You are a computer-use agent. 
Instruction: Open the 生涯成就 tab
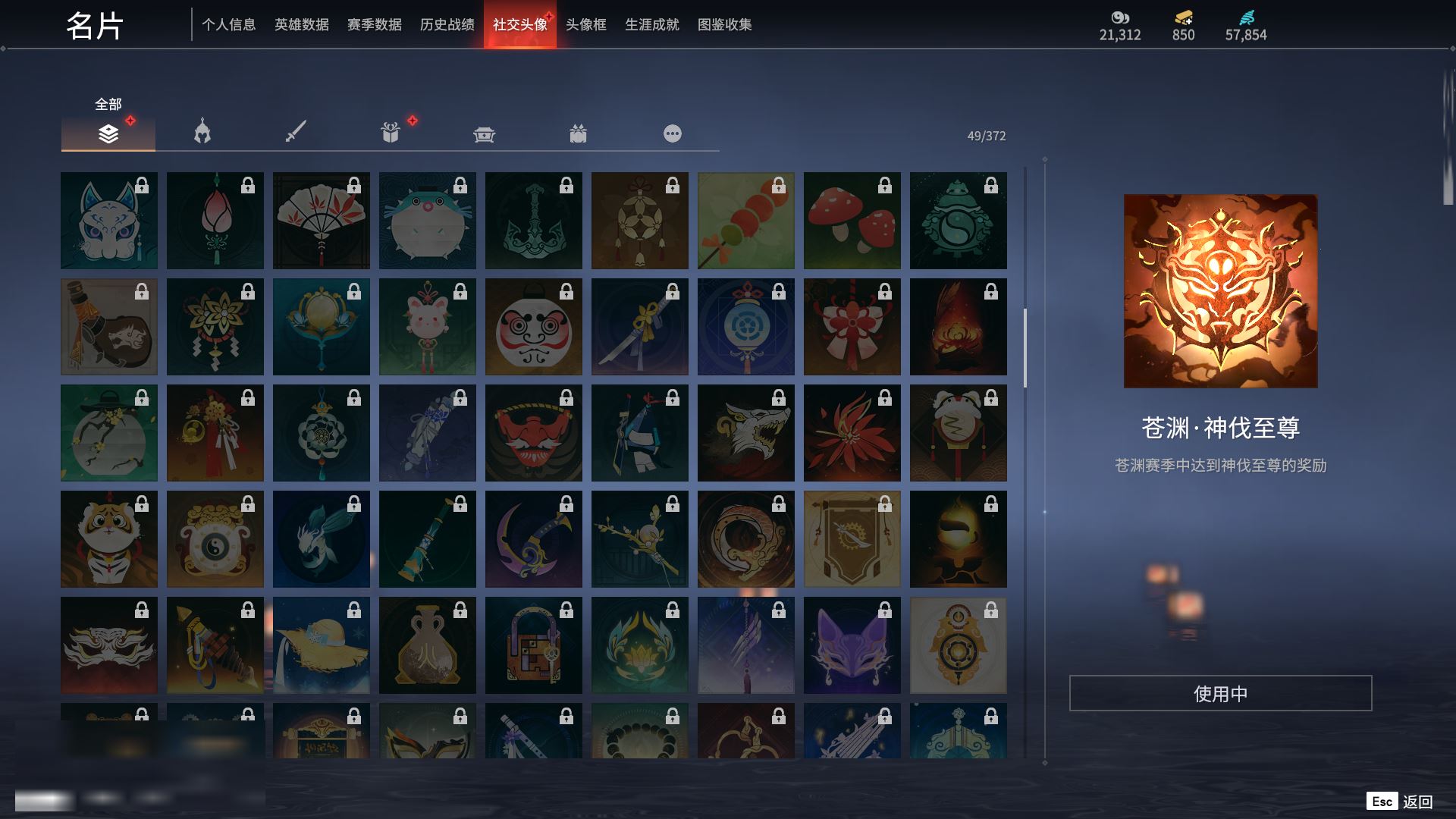651,25
